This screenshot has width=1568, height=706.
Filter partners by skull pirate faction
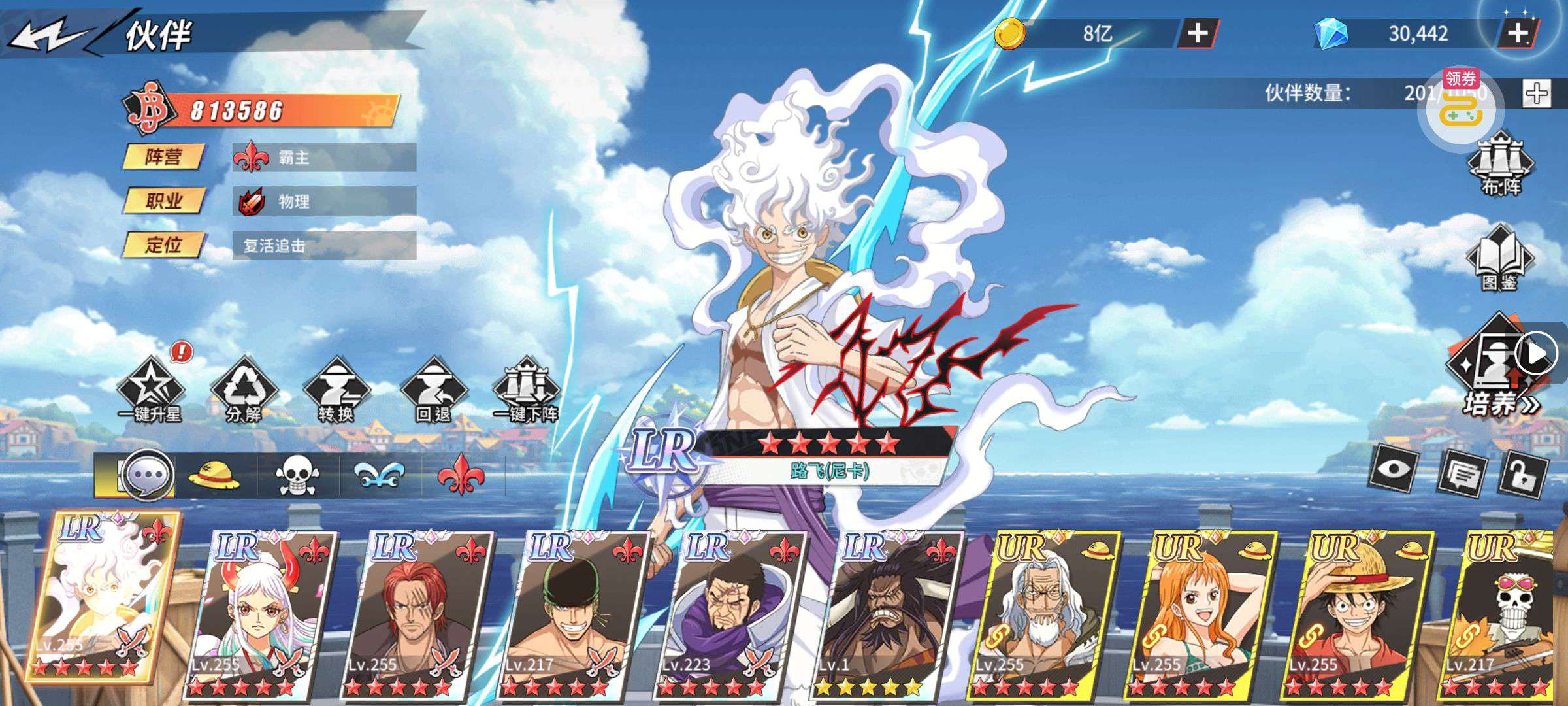coord(297,475)
